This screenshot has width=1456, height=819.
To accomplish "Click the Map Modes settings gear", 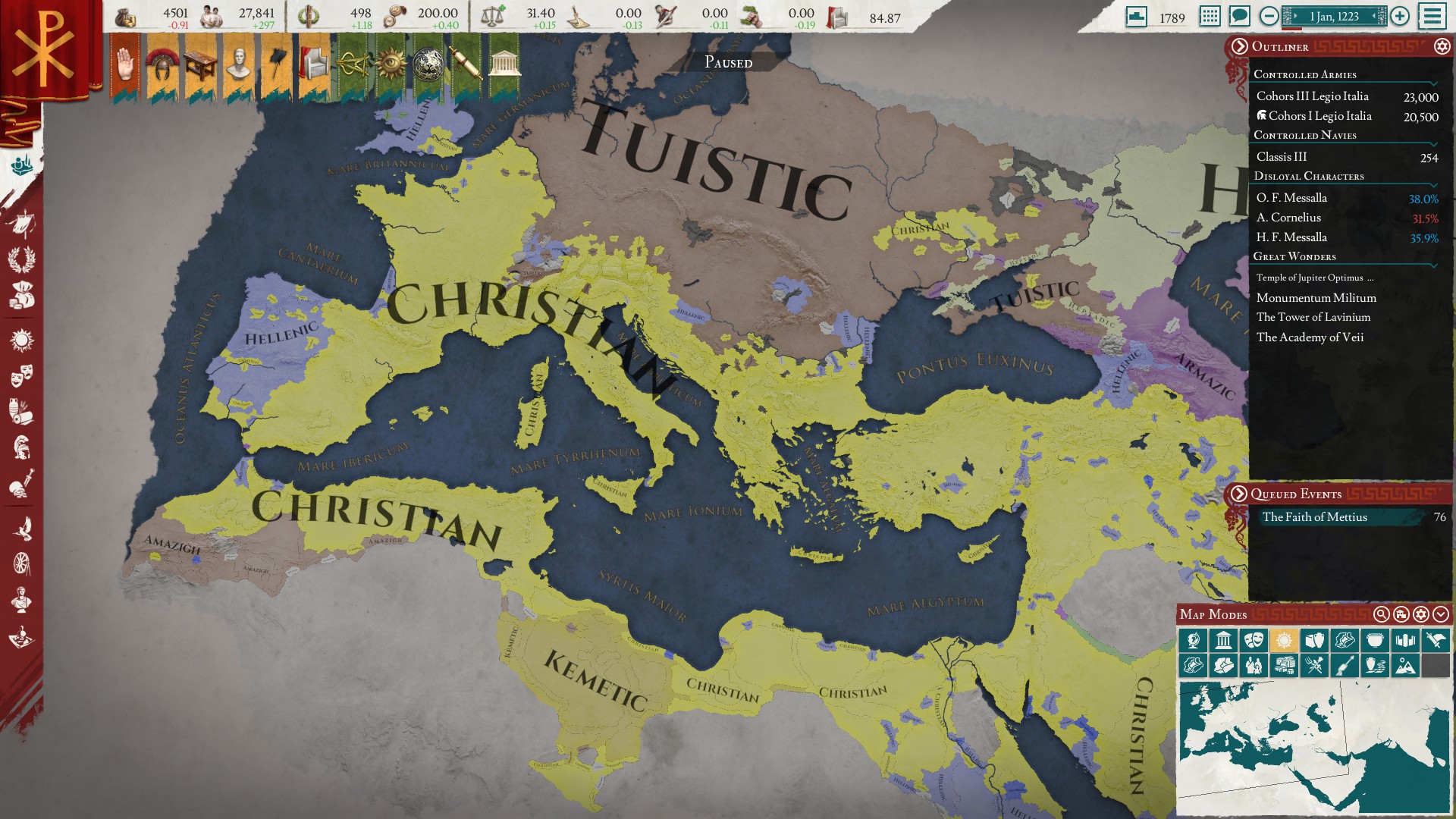I will (1421, 615).
